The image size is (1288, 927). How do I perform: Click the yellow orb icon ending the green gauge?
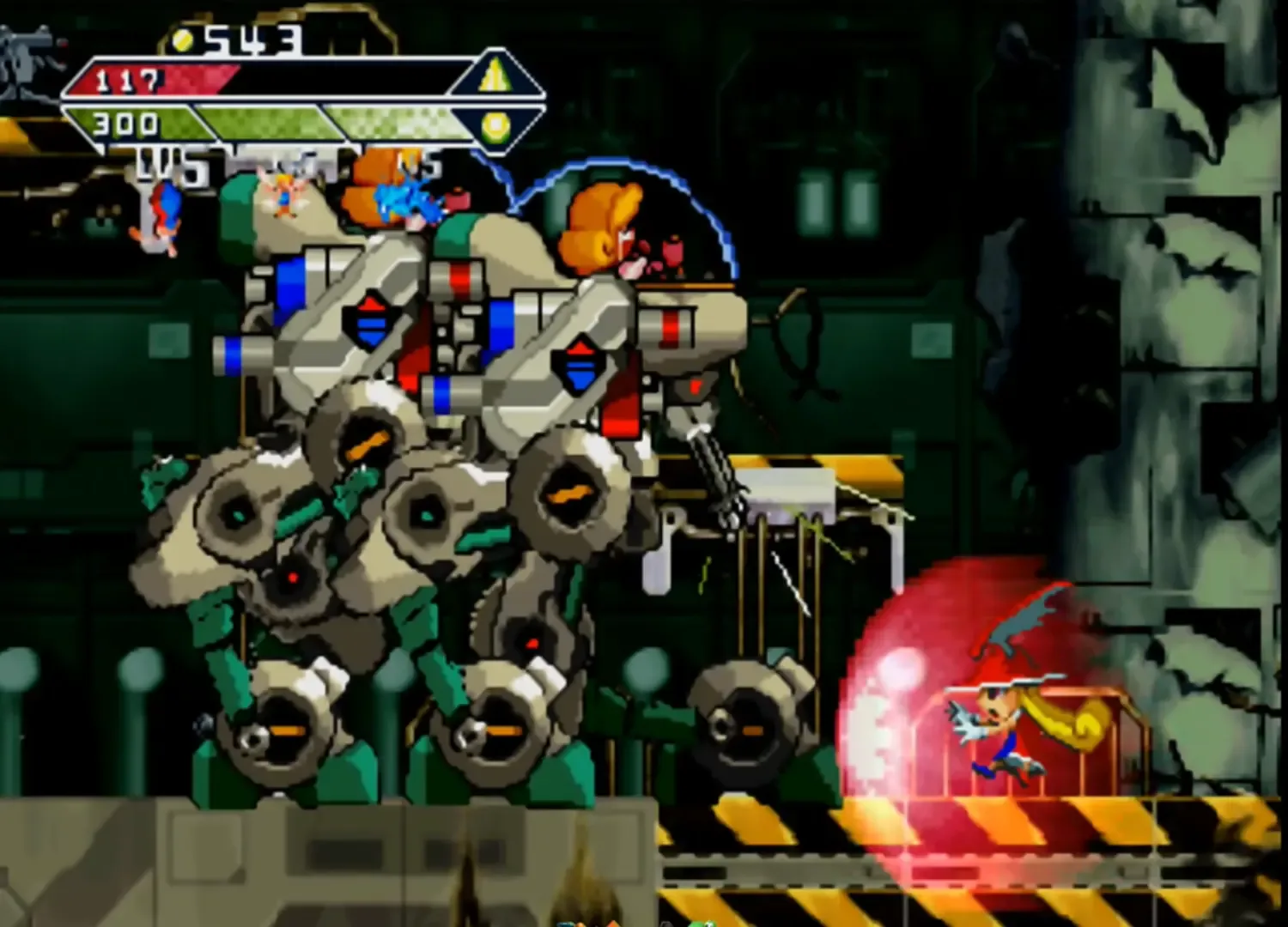click(x=496, y=125)
